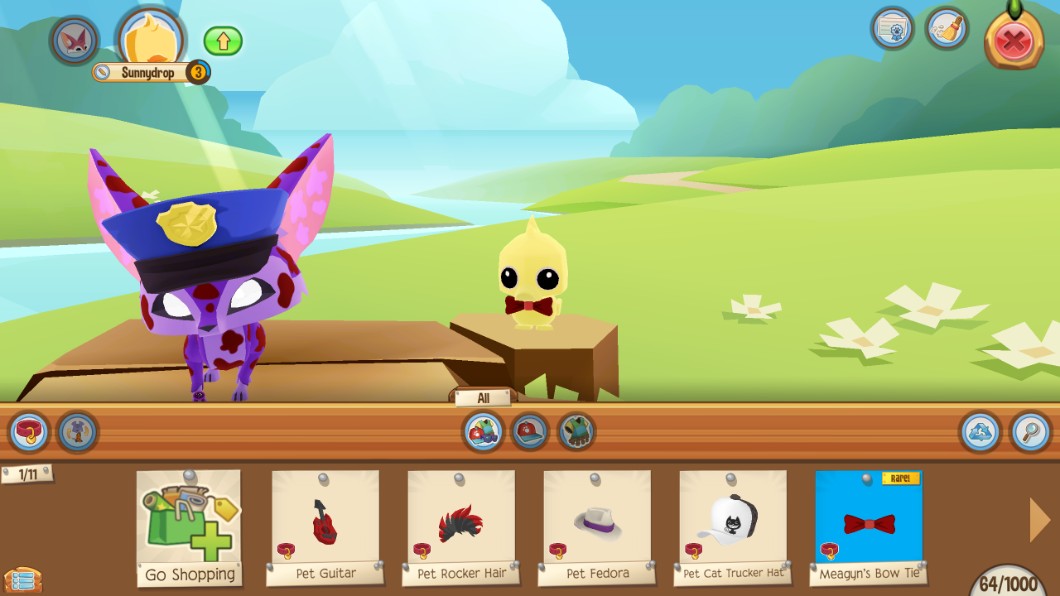
Task: Switch to animal clothing tab
Action: click(x=78, y=432)
